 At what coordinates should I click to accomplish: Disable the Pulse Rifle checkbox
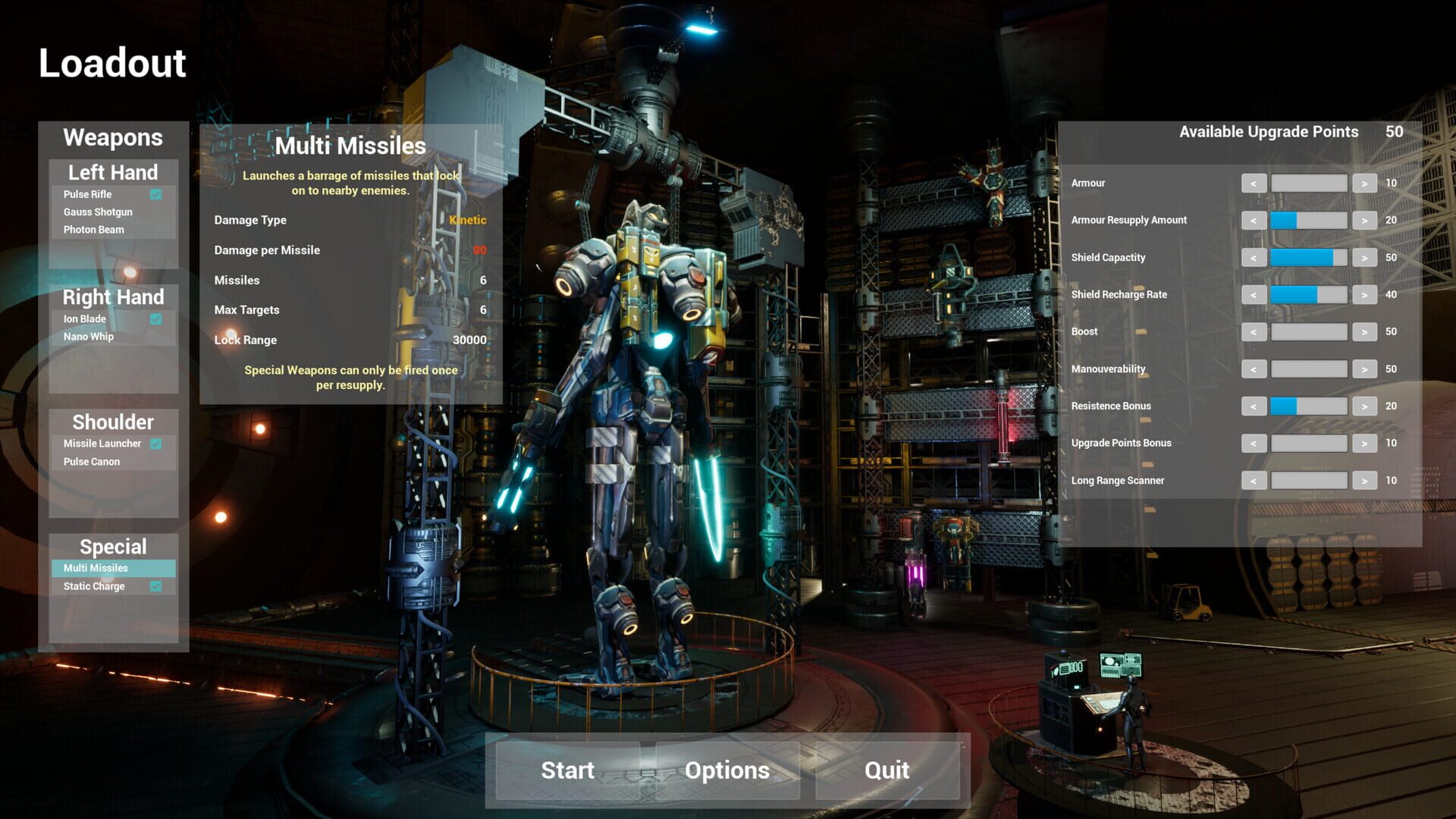157,194
